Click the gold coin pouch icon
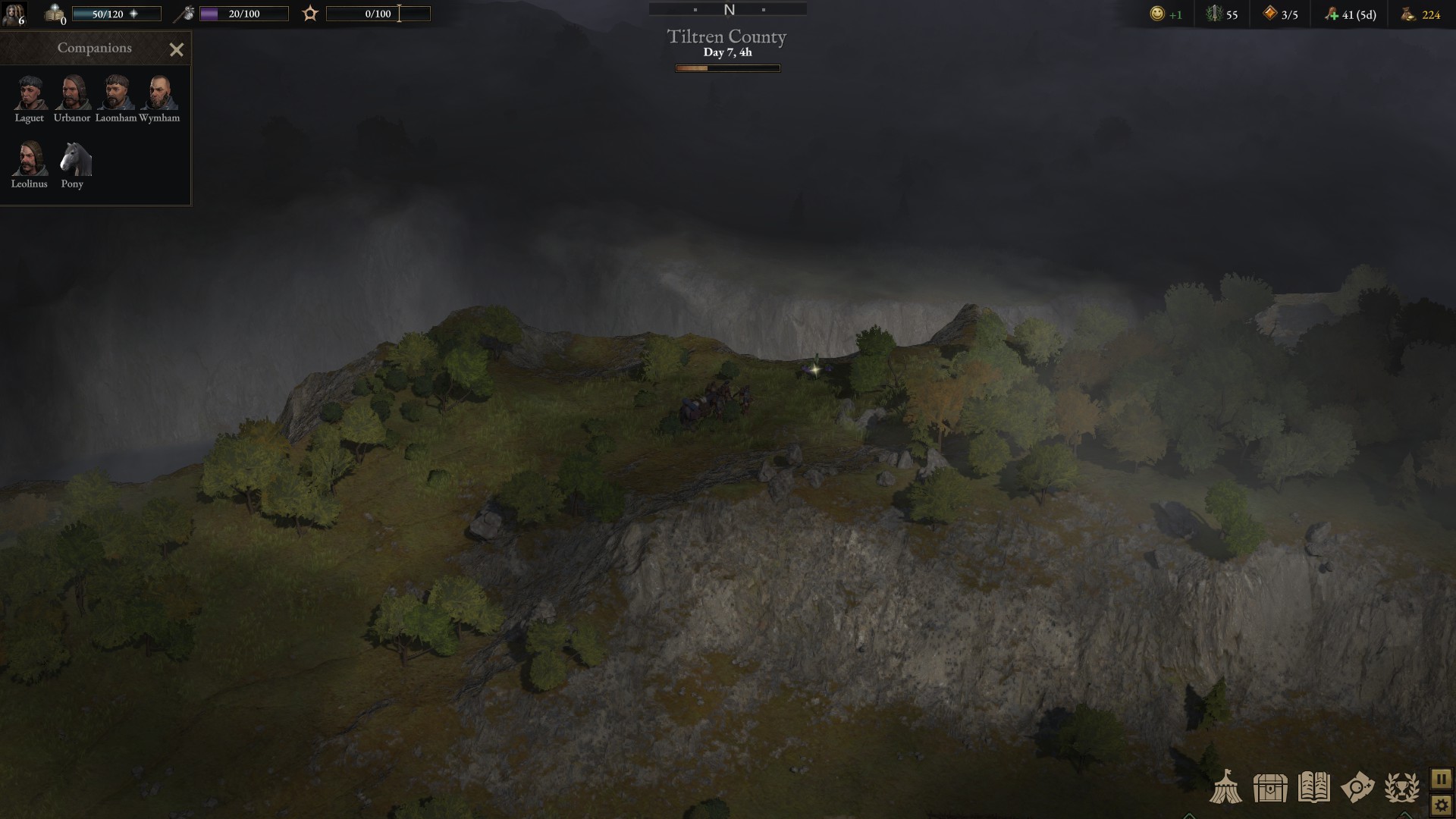1456x819 pixels. 1408,14
